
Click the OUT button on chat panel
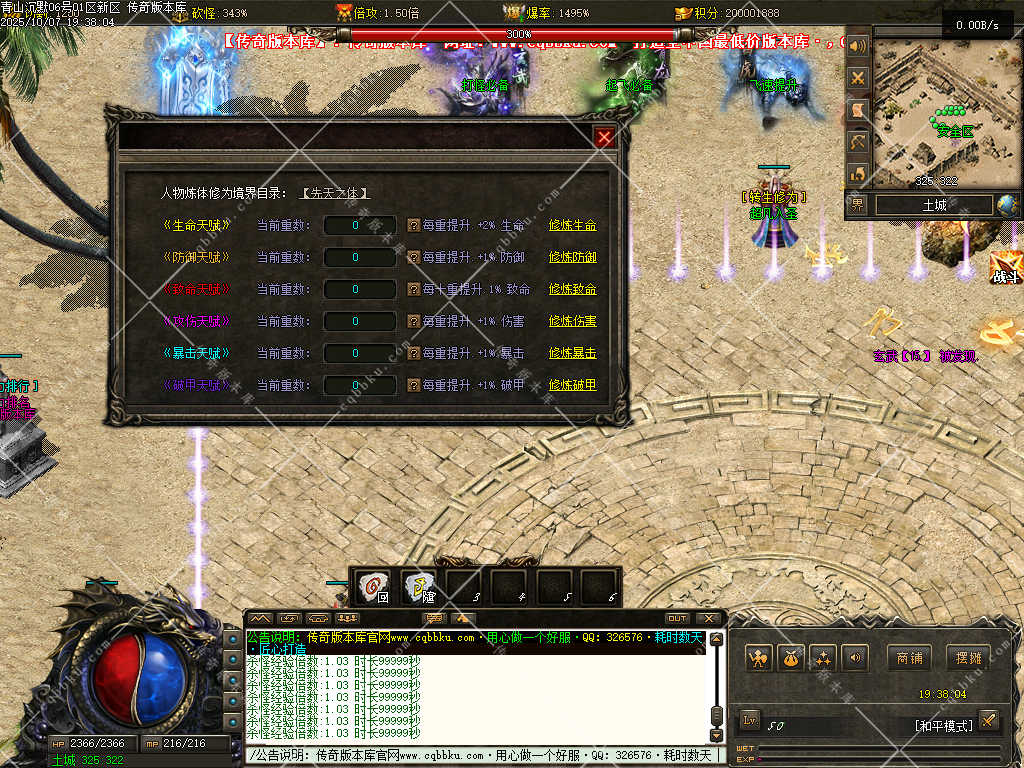677,618
